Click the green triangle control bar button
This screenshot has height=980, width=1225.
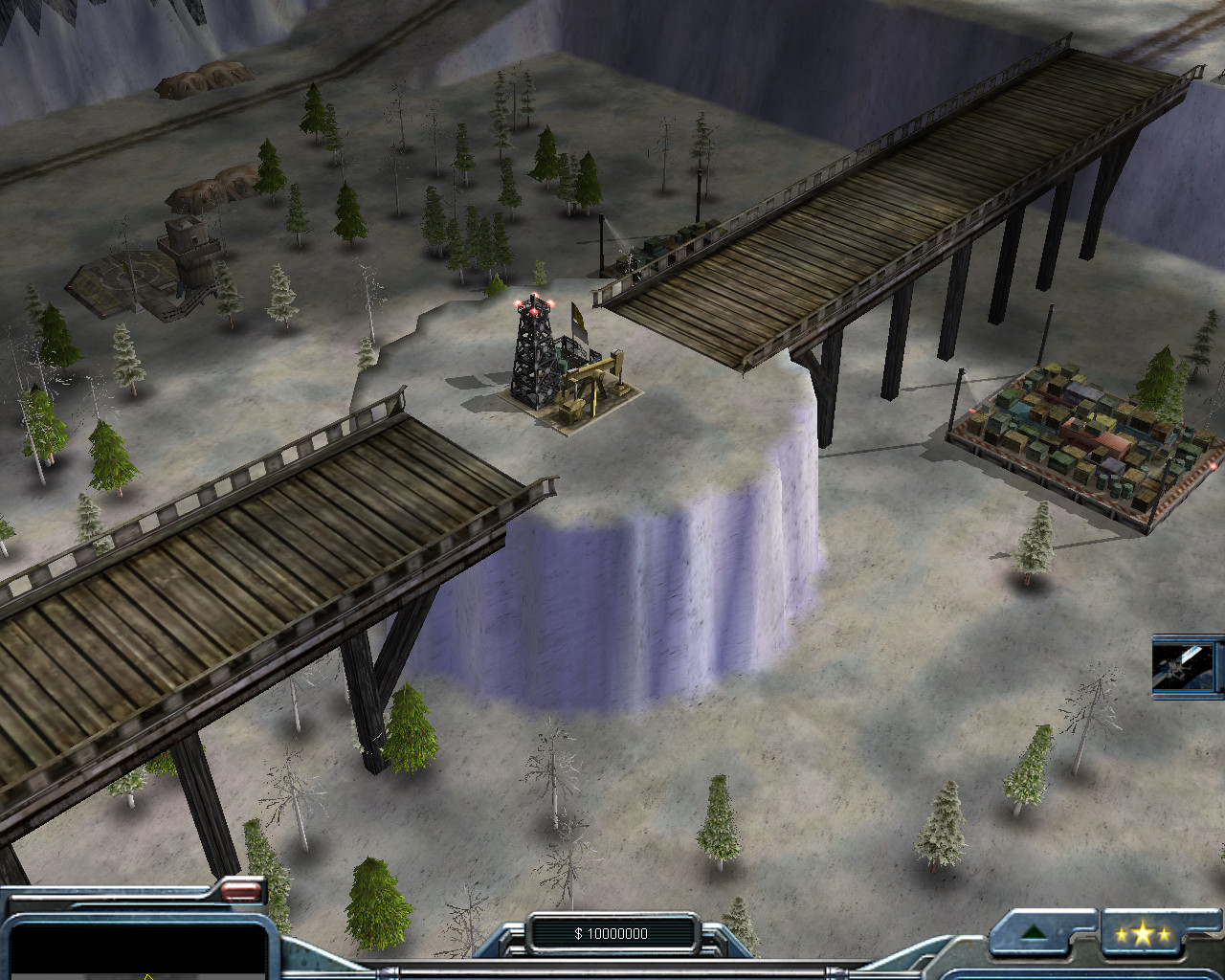click(1035, 933)
